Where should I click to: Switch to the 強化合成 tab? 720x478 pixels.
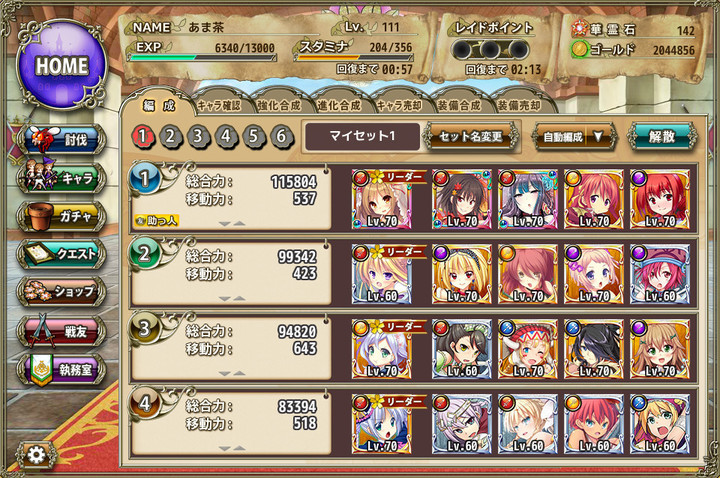(281, 105)
